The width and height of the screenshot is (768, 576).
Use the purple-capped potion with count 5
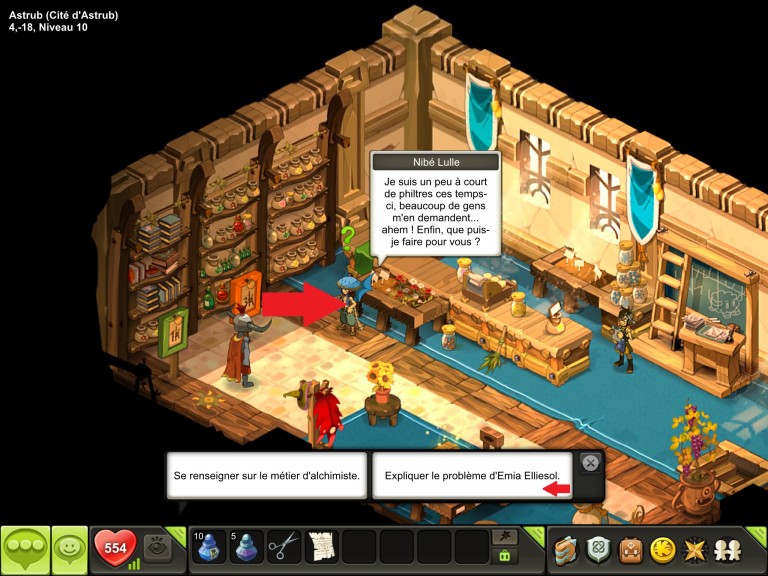coord(247,547)
